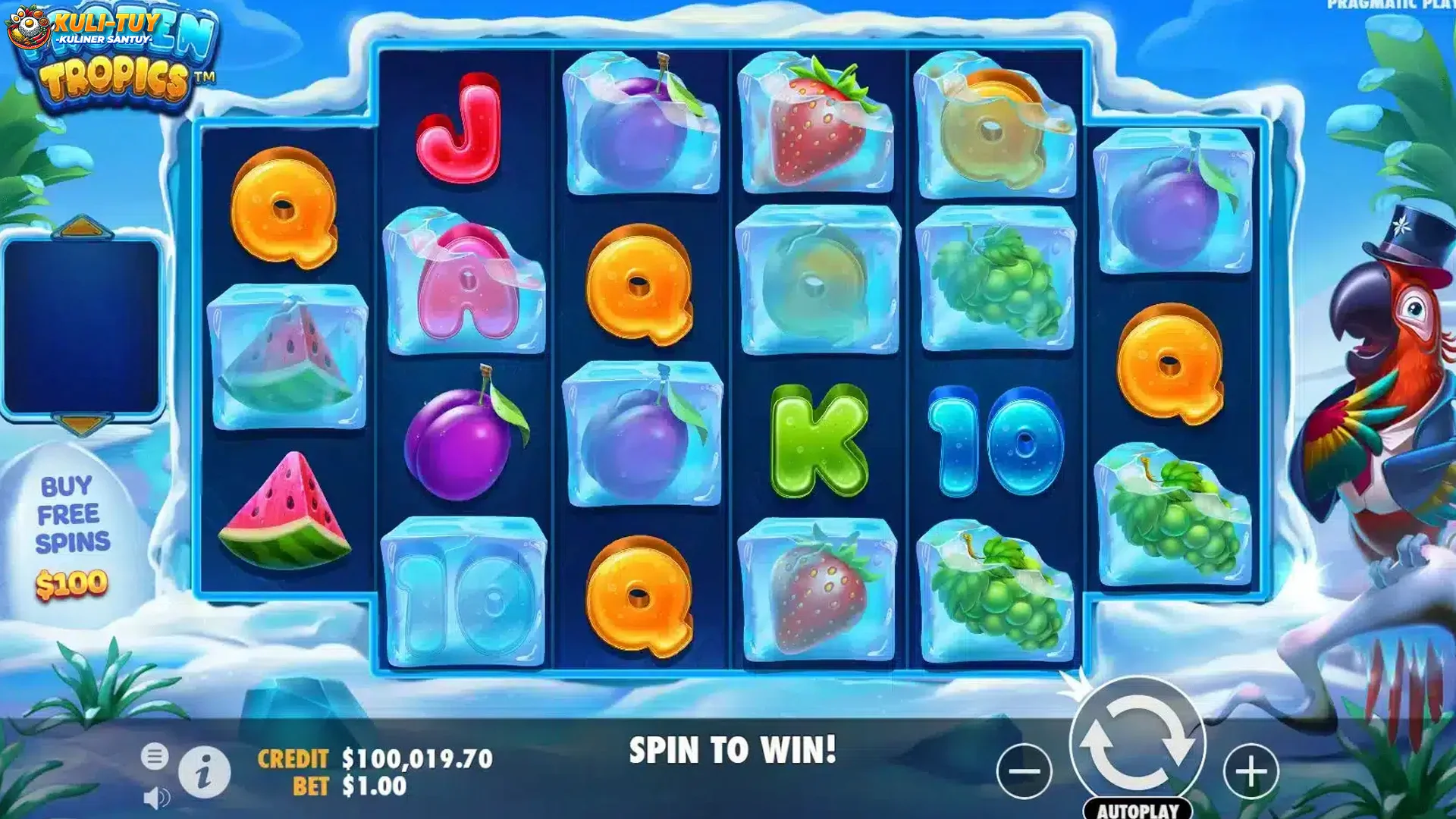The image size is (1456, 819).
Task: Open the hamburger menu to reveal game options
Action: pyautogui.click(x=155, y=755)
